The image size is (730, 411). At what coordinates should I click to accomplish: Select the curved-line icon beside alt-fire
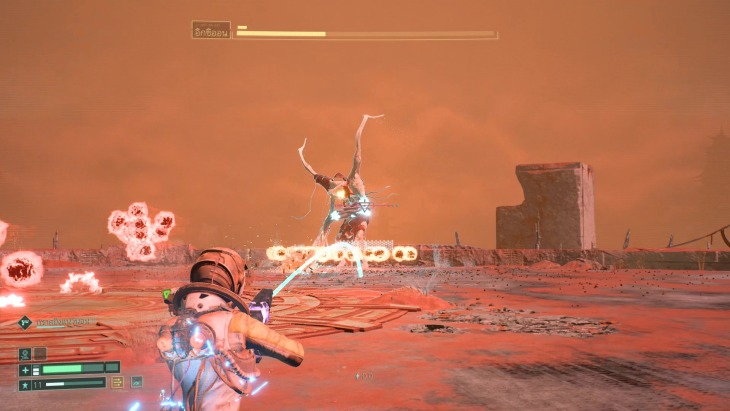(x=136, y=382)
